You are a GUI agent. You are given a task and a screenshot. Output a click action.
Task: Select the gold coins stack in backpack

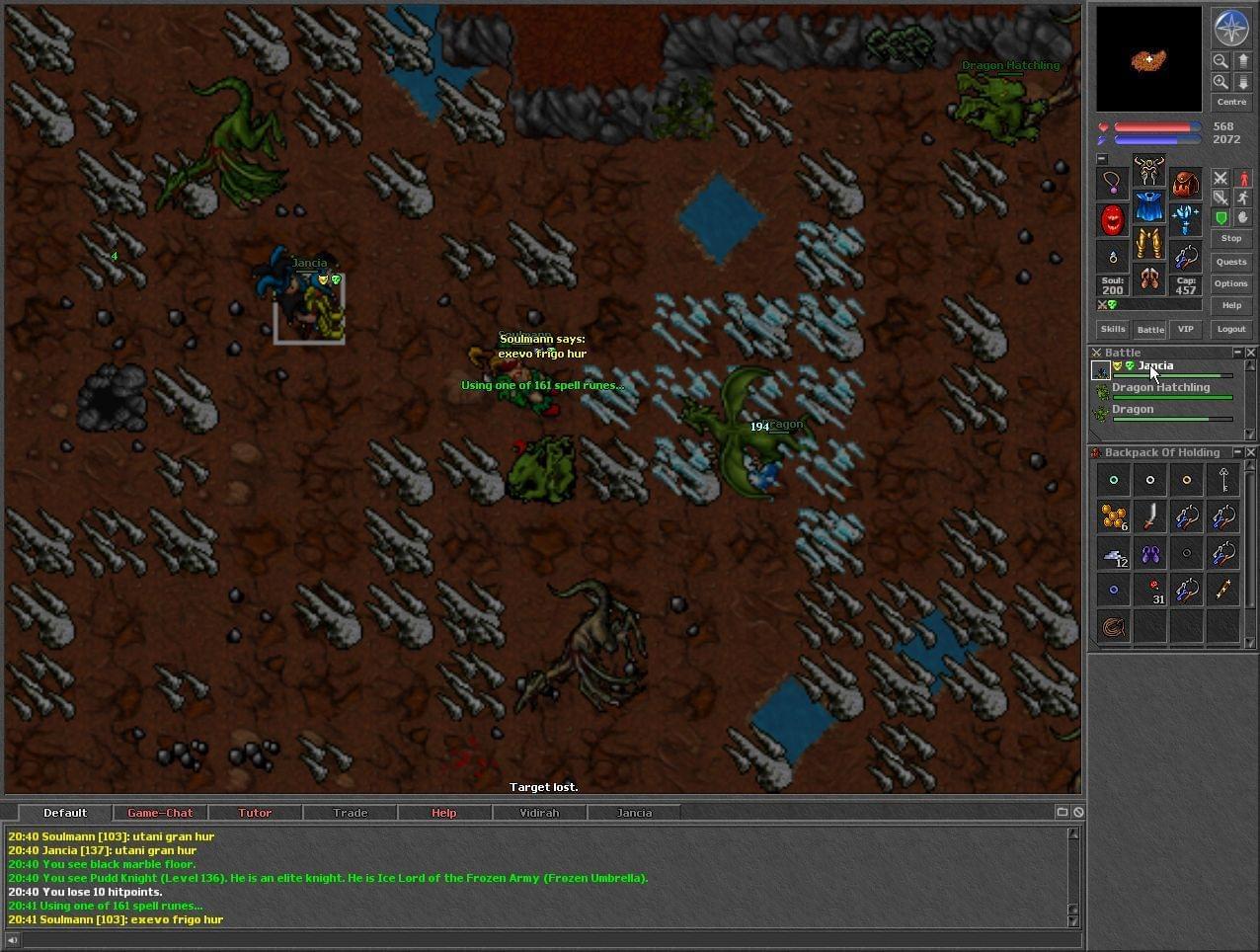1114,516
